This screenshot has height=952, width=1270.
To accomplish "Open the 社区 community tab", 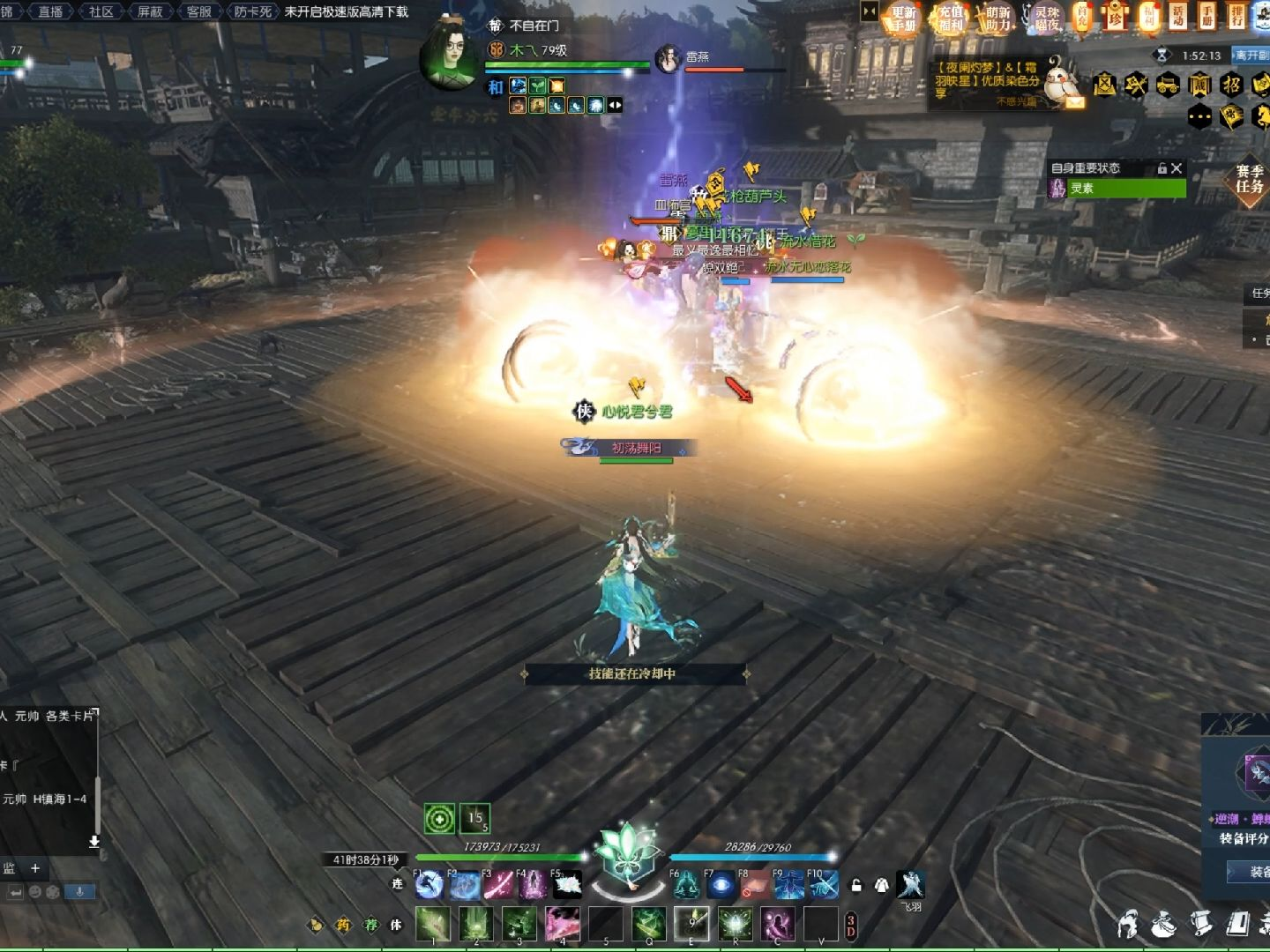I will pyautogui.click(x=101, y=11).
